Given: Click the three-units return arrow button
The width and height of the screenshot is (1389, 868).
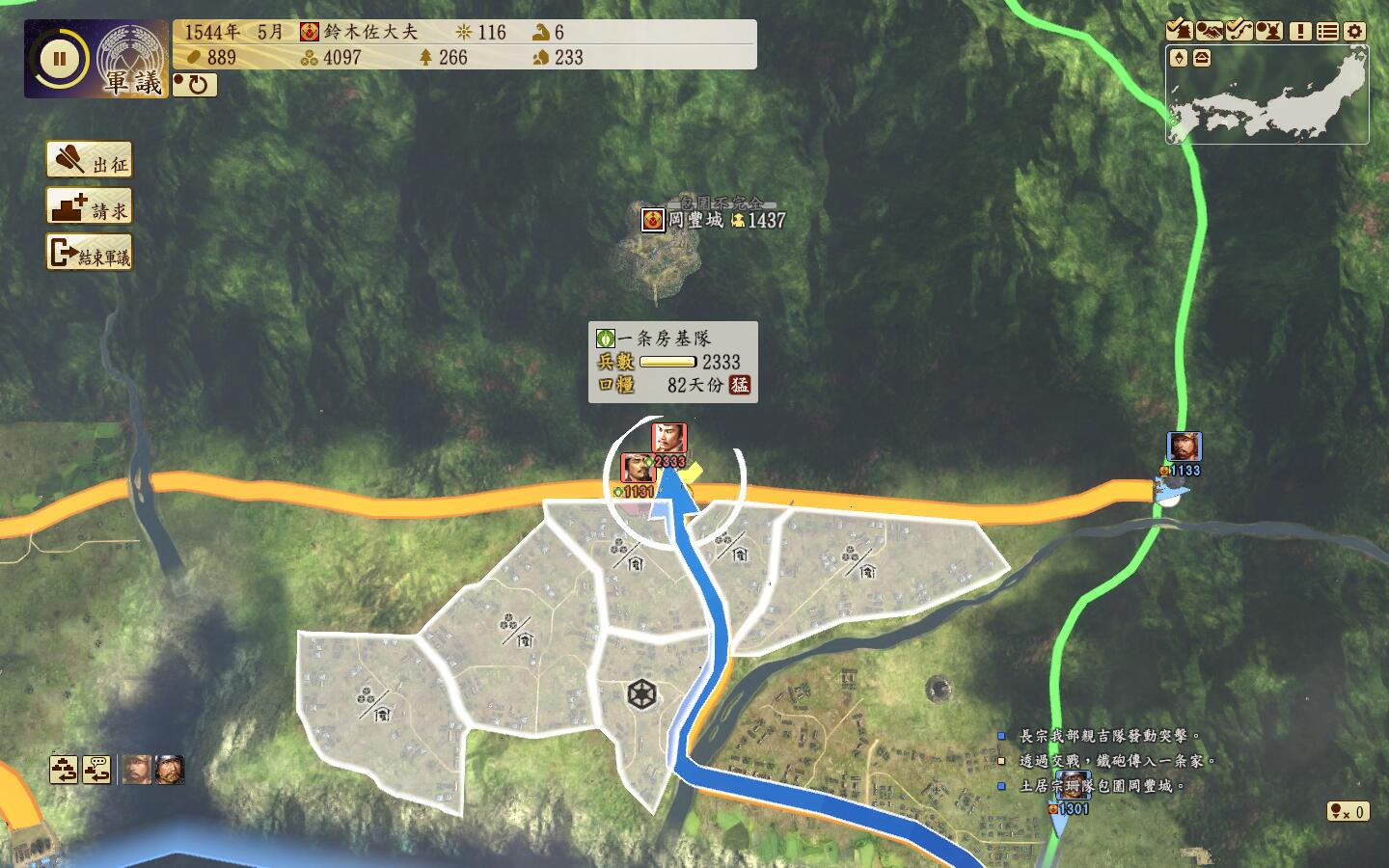Looking at the screenshot, I should [65, 770].
